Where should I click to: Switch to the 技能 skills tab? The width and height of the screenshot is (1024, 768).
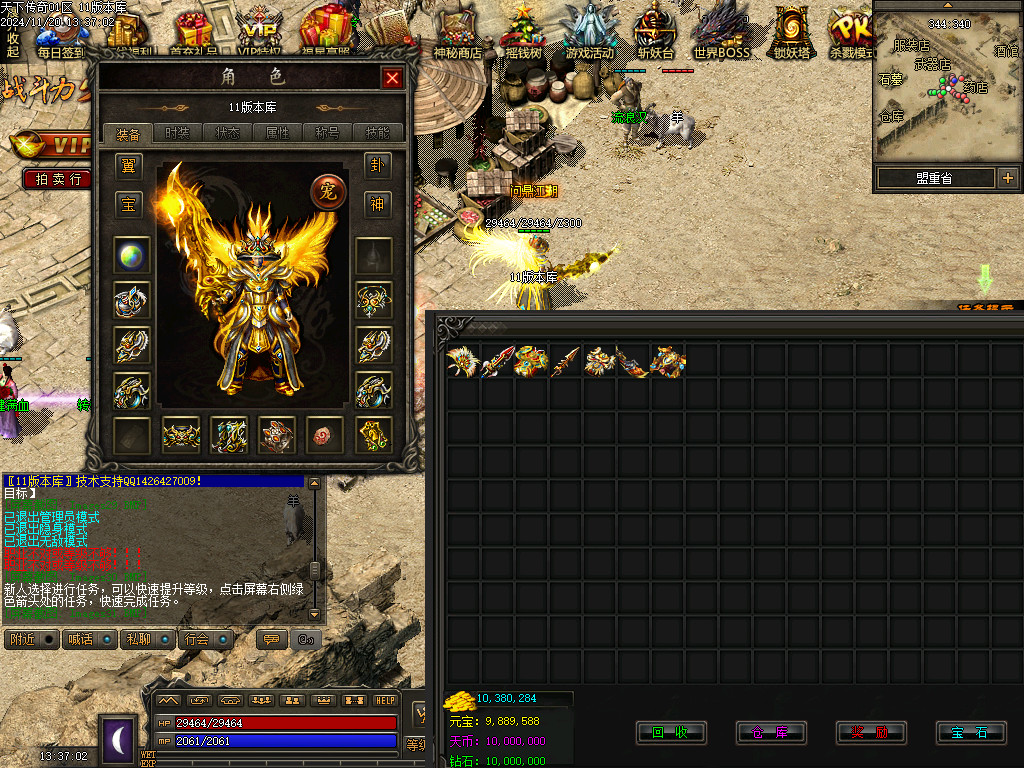click(x=378, y=133)
